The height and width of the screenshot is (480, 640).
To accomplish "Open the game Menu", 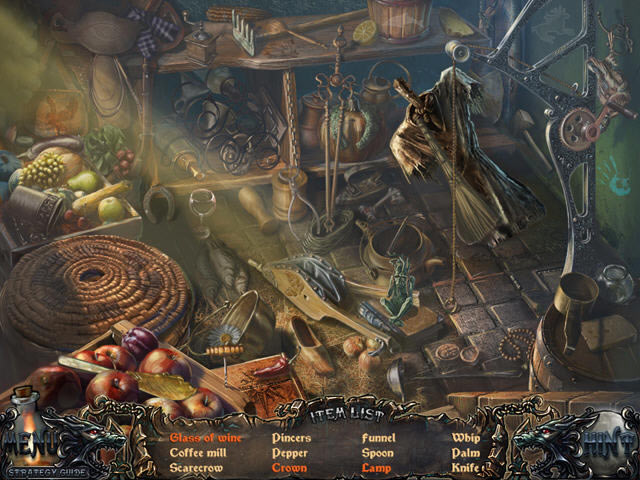I will coord(30,441).
